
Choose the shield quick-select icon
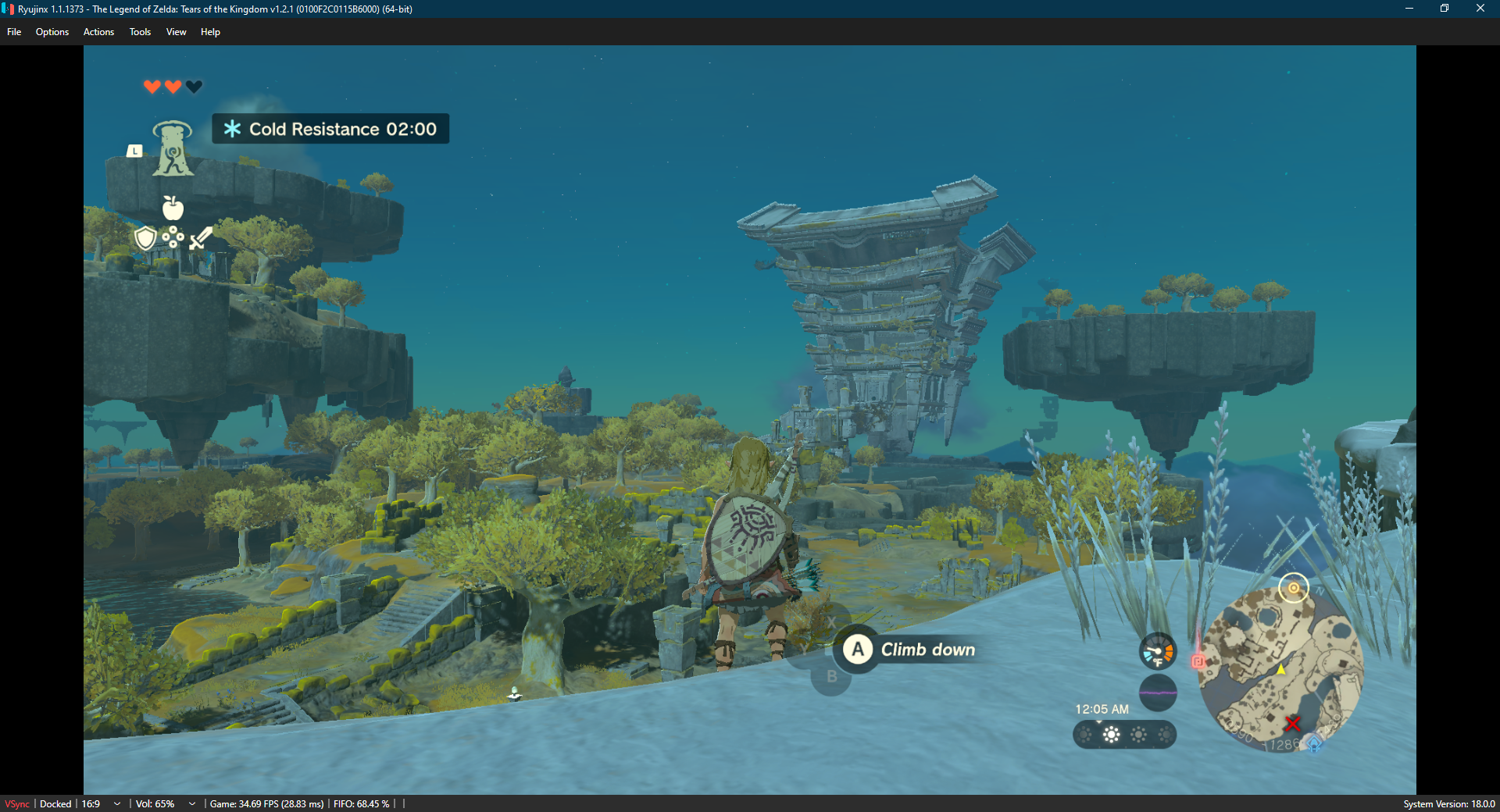click(145, 238)
